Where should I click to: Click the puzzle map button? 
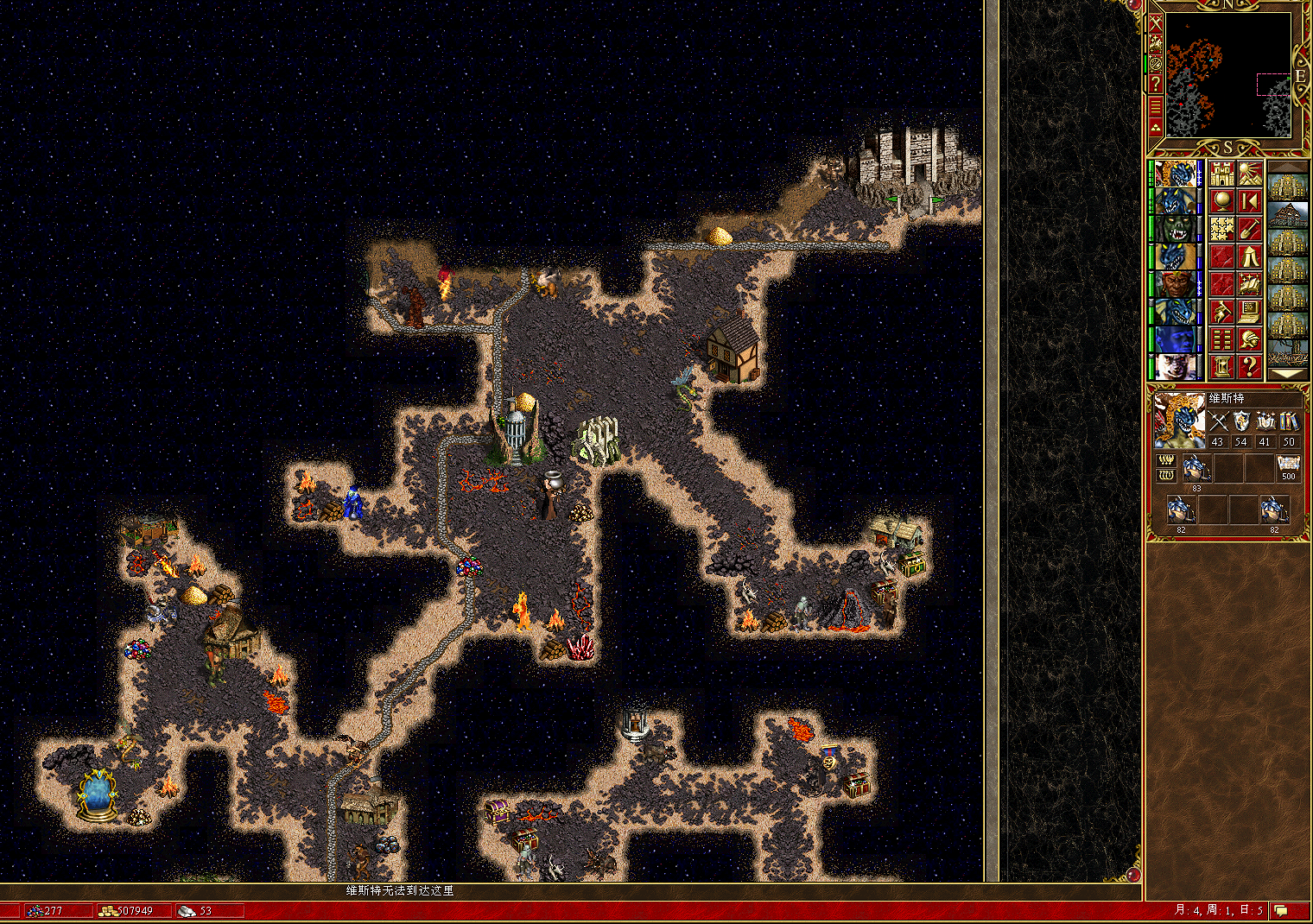pos(1221,229)
